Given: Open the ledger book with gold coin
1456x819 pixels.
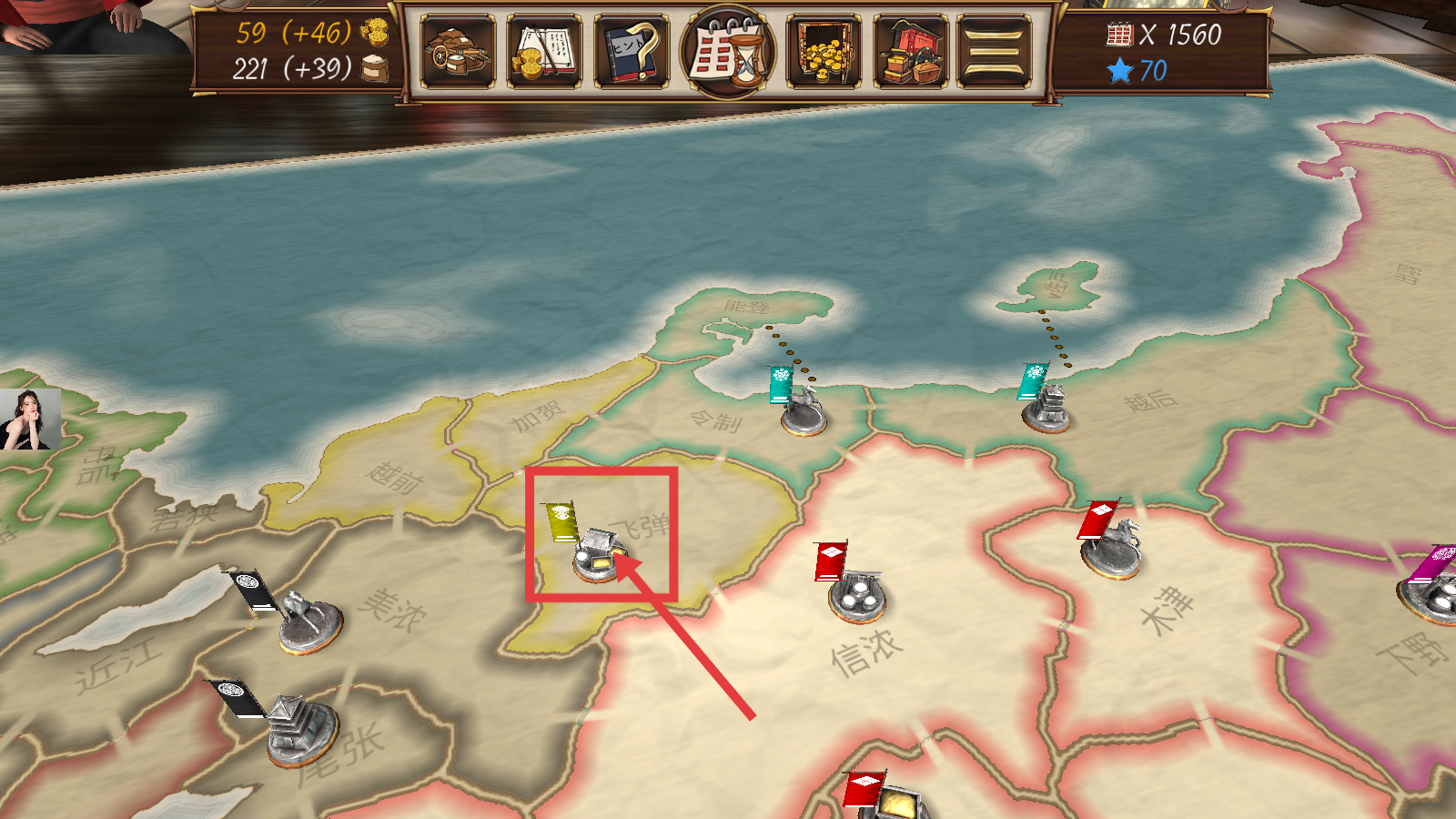Looking at the screenshot, I should [x=544, y=51].
